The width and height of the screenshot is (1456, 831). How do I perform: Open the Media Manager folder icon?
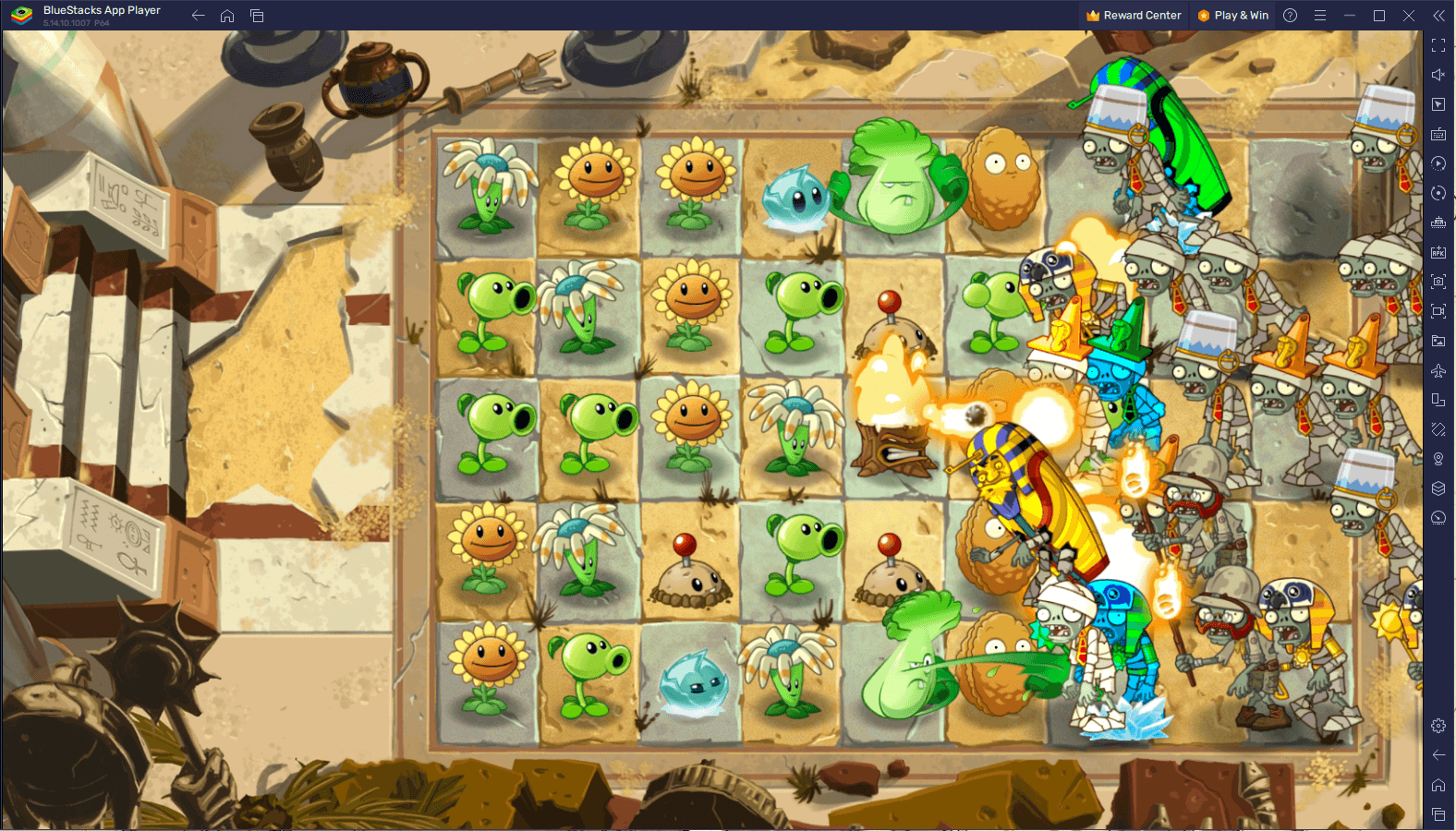click(1438, 341)
